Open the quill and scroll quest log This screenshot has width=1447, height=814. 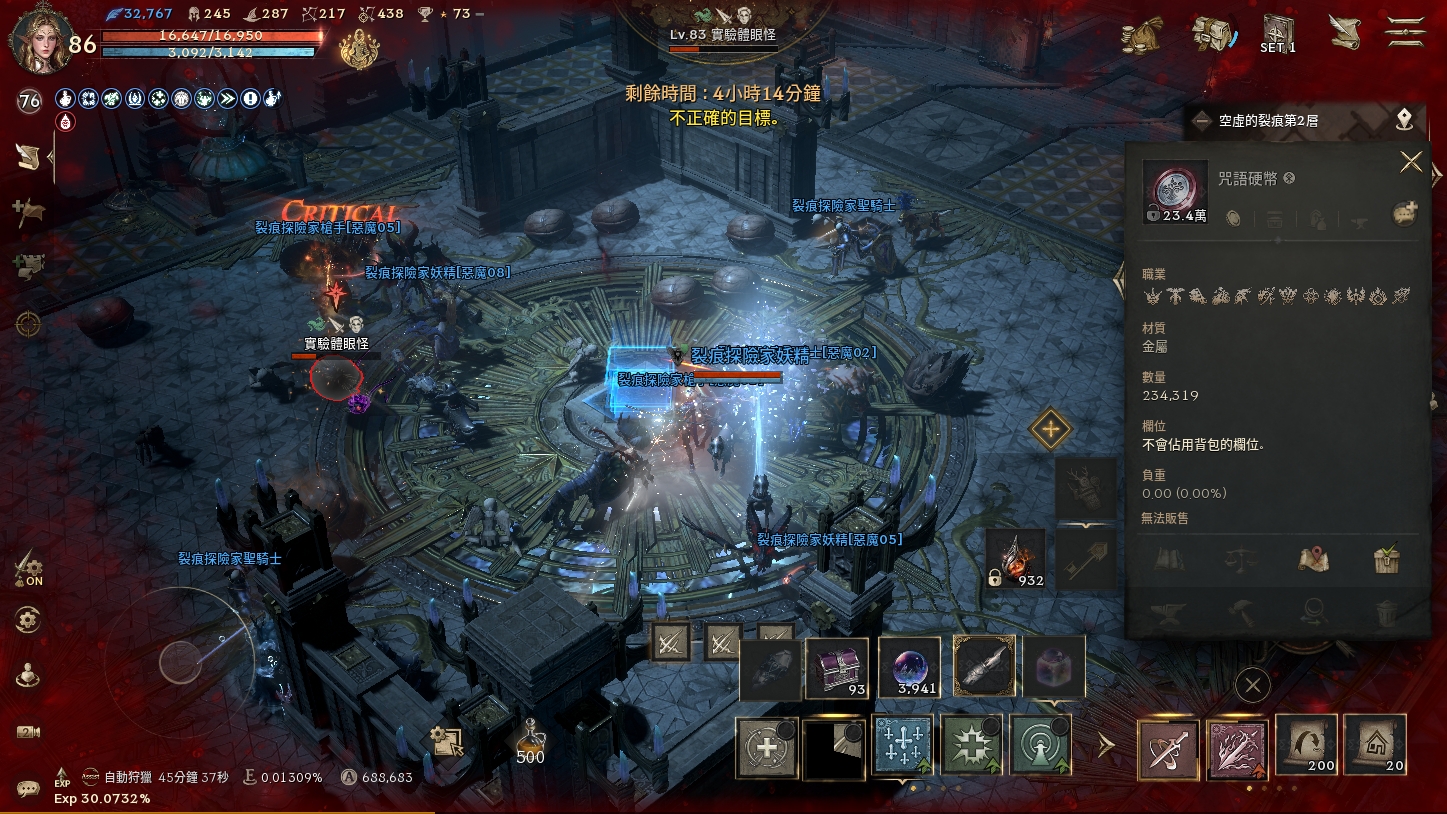(1344, 33)
